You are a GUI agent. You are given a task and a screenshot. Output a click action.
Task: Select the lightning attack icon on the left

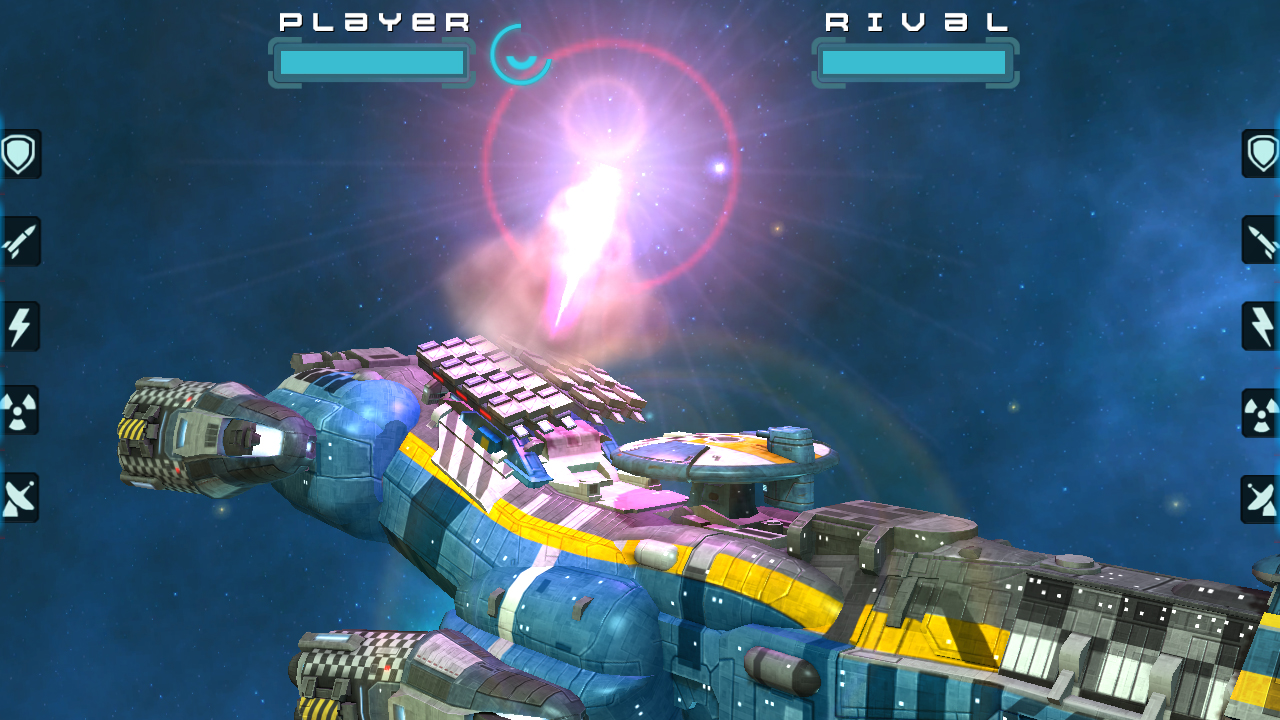point(20,327)
